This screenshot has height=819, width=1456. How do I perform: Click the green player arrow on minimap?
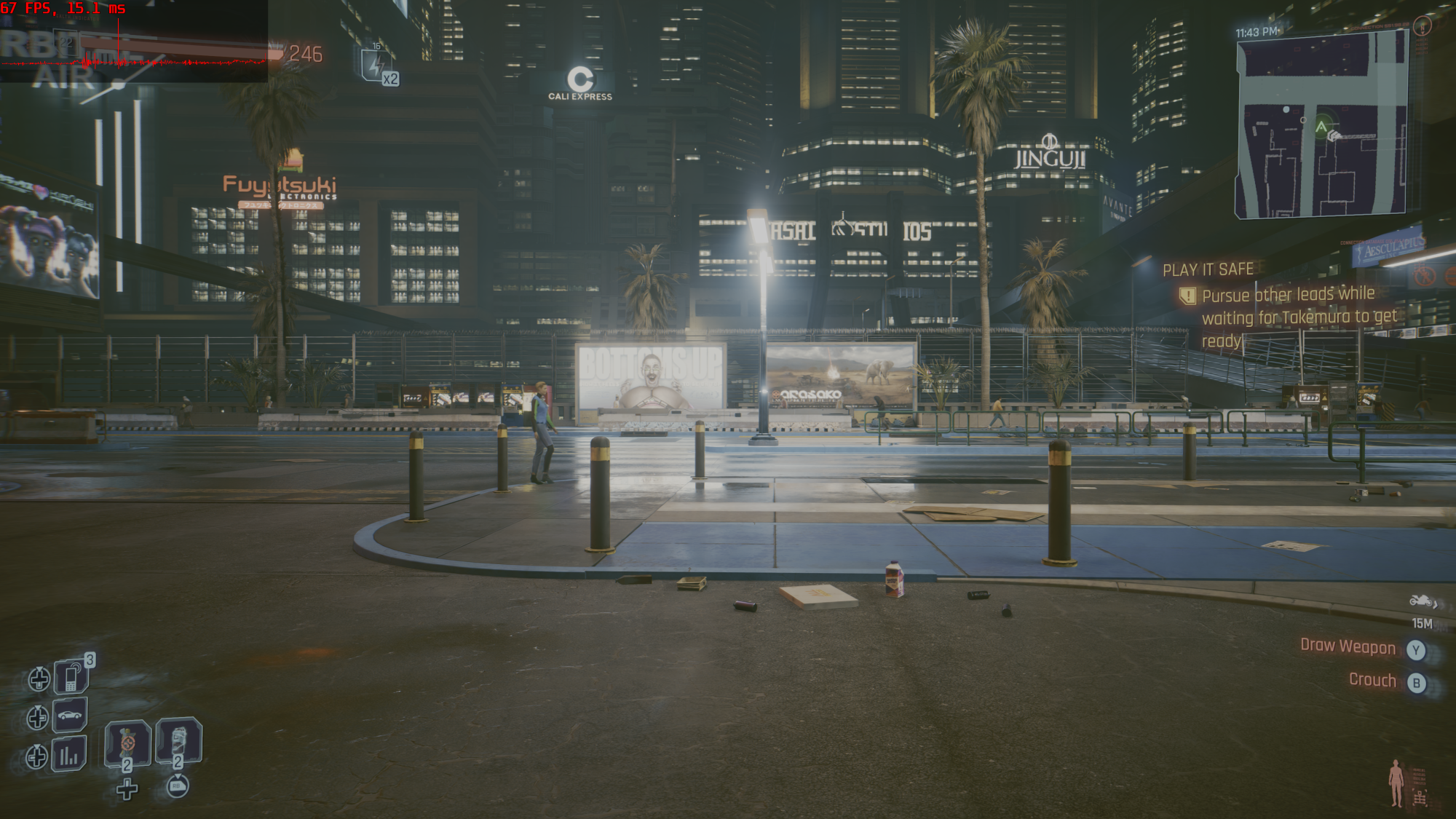coord(1321,127)
